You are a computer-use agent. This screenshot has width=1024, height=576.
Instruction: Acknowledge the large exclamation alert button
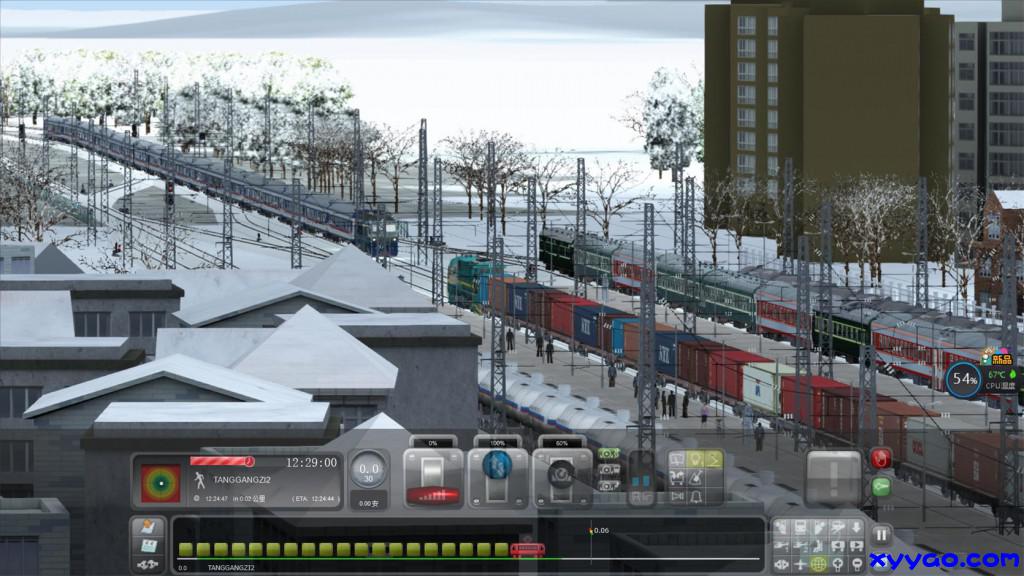833,476
